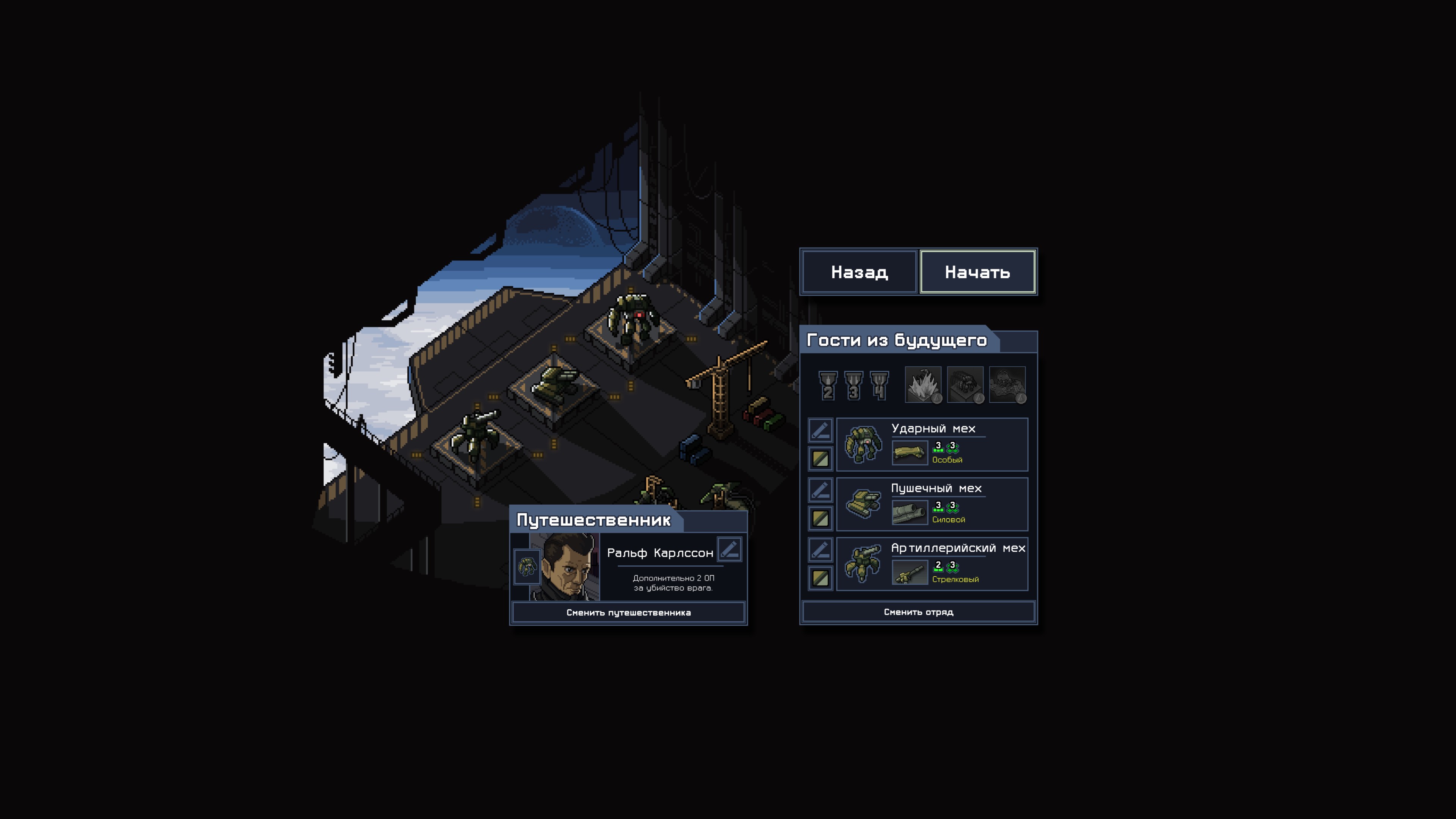Inspect the Ударный мех fist weapon icon
Screen dimensions: 1456x819
910,453
